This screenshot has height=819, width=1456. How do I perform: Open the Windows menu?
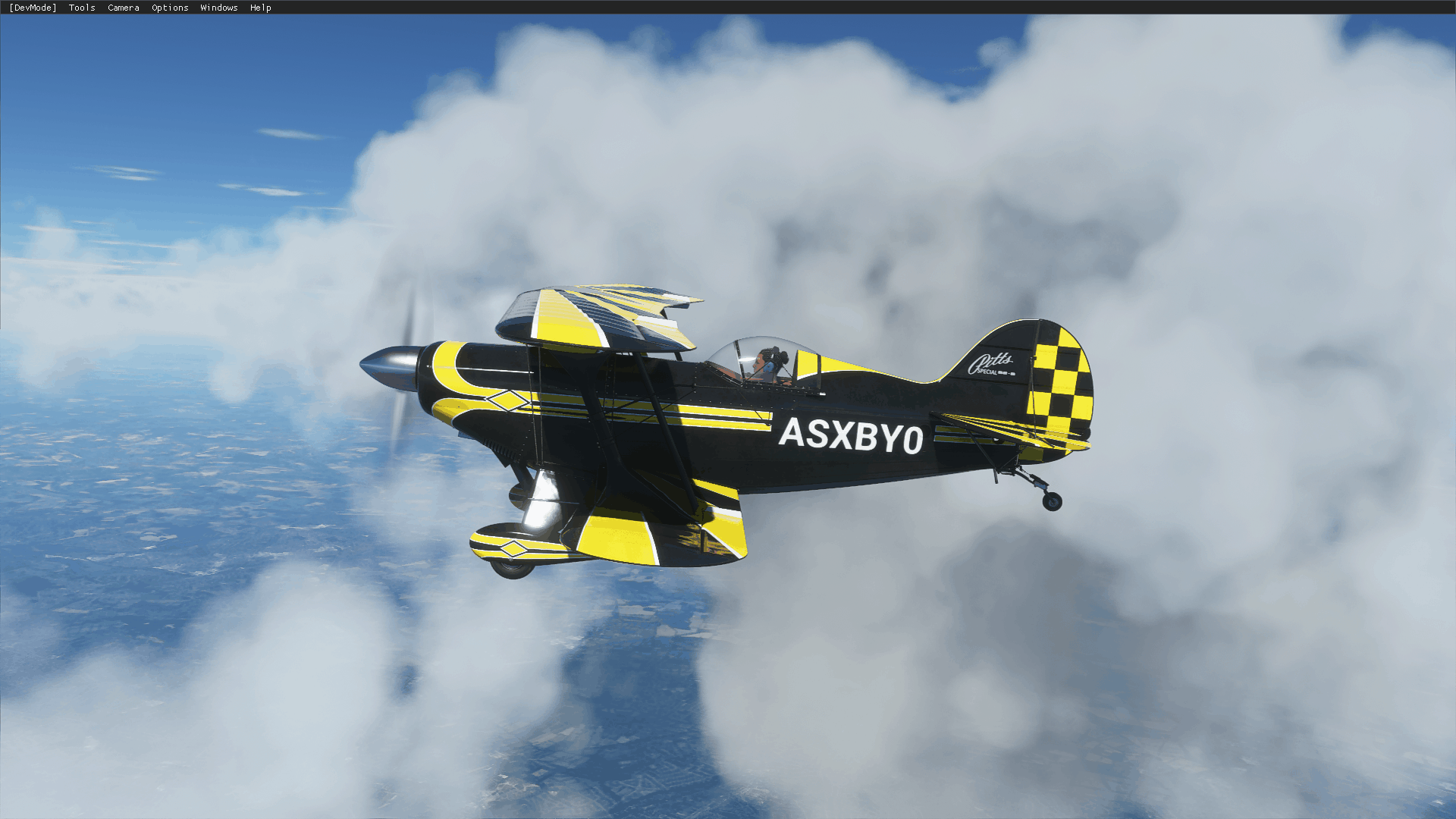[218, 8]
